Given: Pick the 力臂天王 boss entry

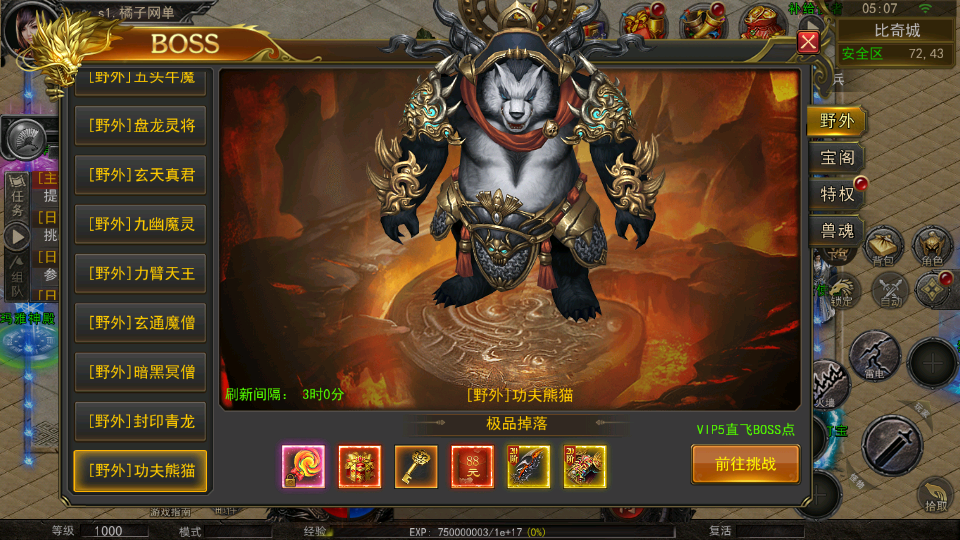Looking at the screenshot, I should pyautogui.click(x=140, y=273).
